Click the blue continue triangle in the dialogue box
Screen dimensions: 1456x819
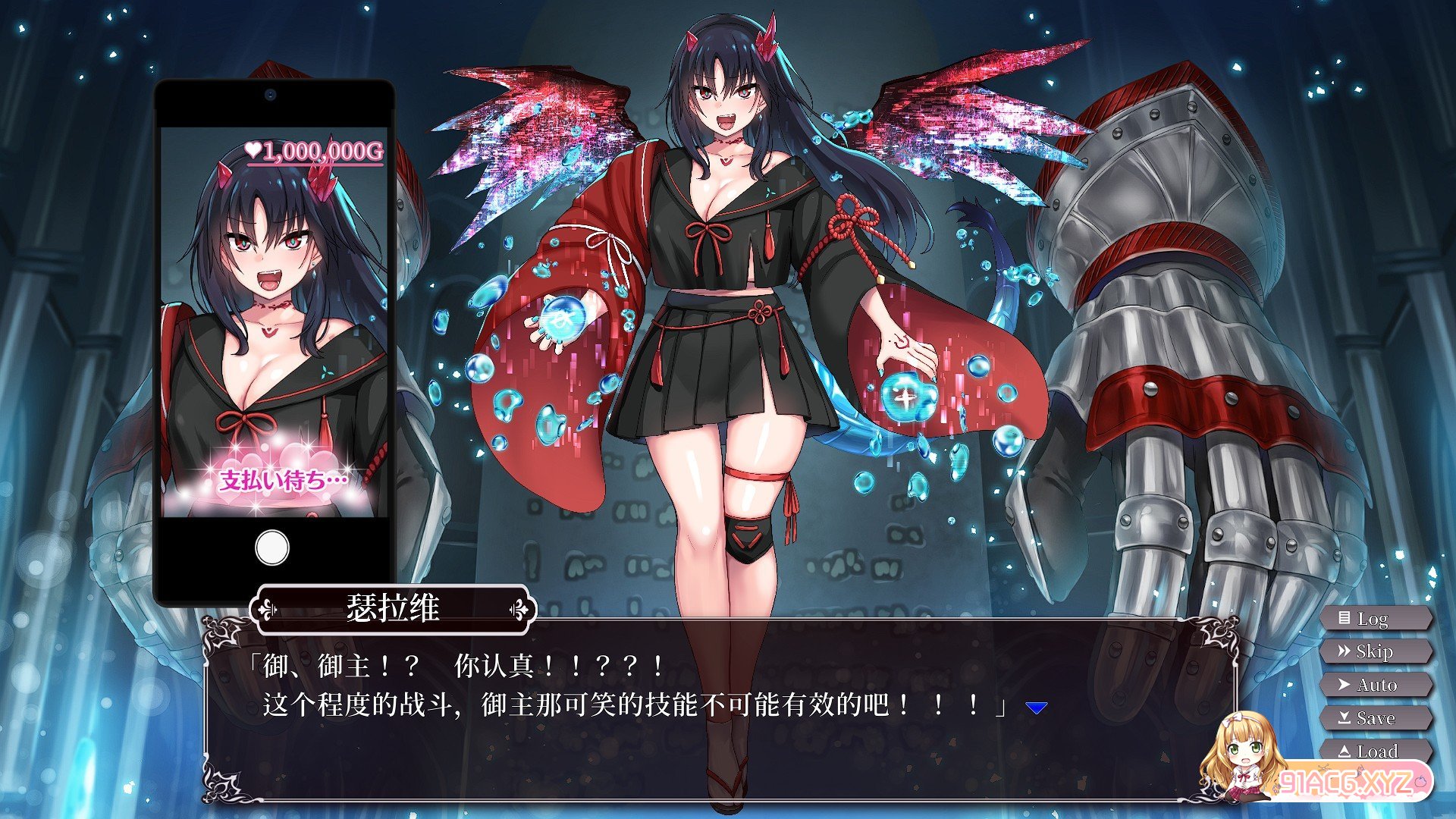point(1036,706)
